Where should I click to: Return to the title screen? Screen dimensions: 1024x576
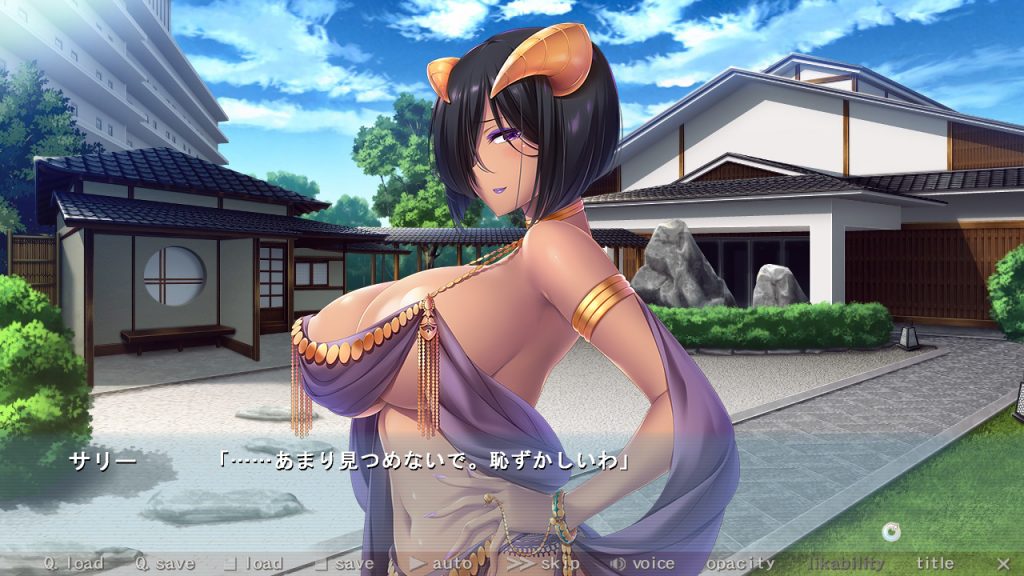935,564
